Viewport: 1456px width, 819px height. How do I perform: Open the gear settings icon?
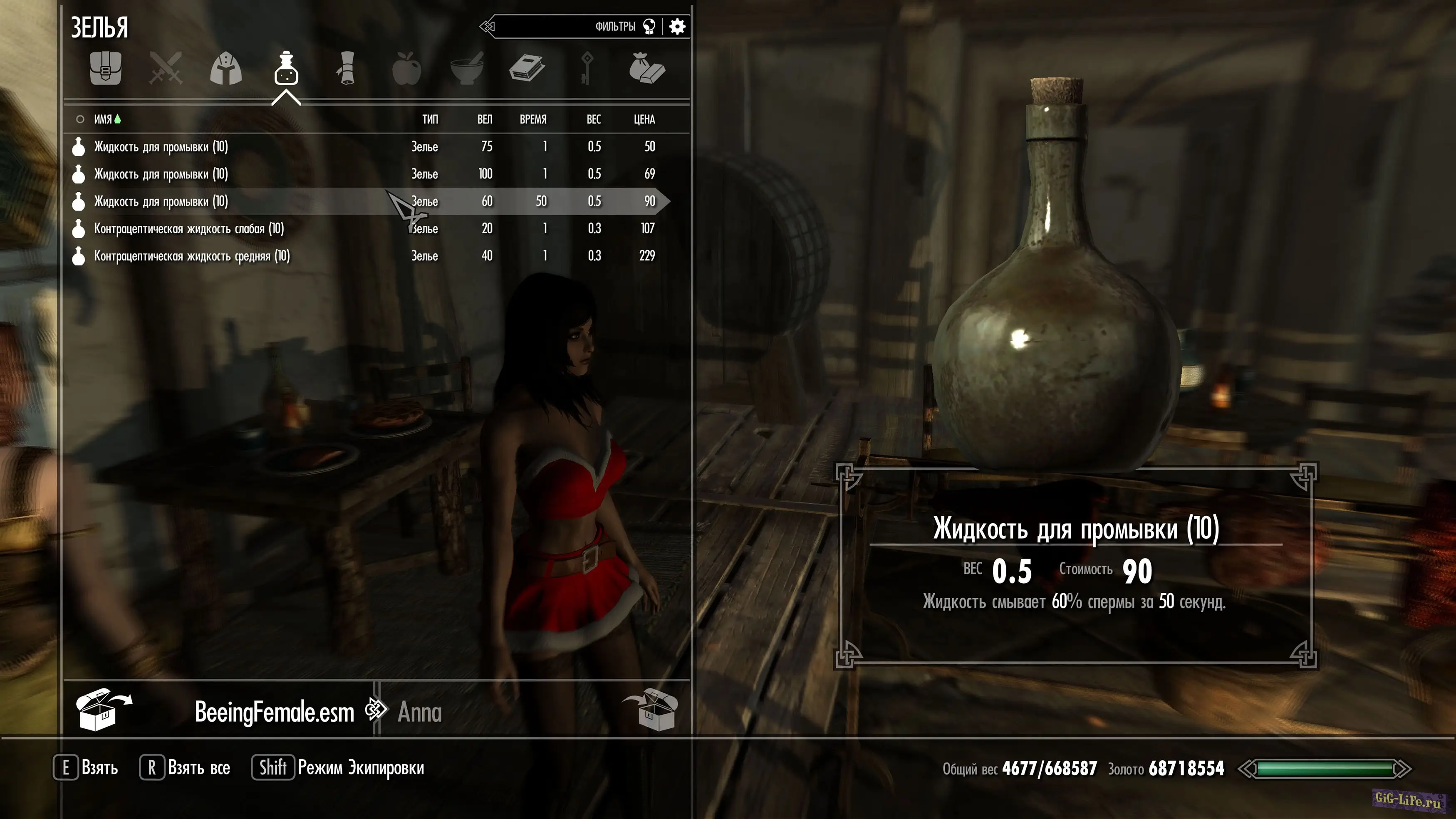(x=677, y=27)
